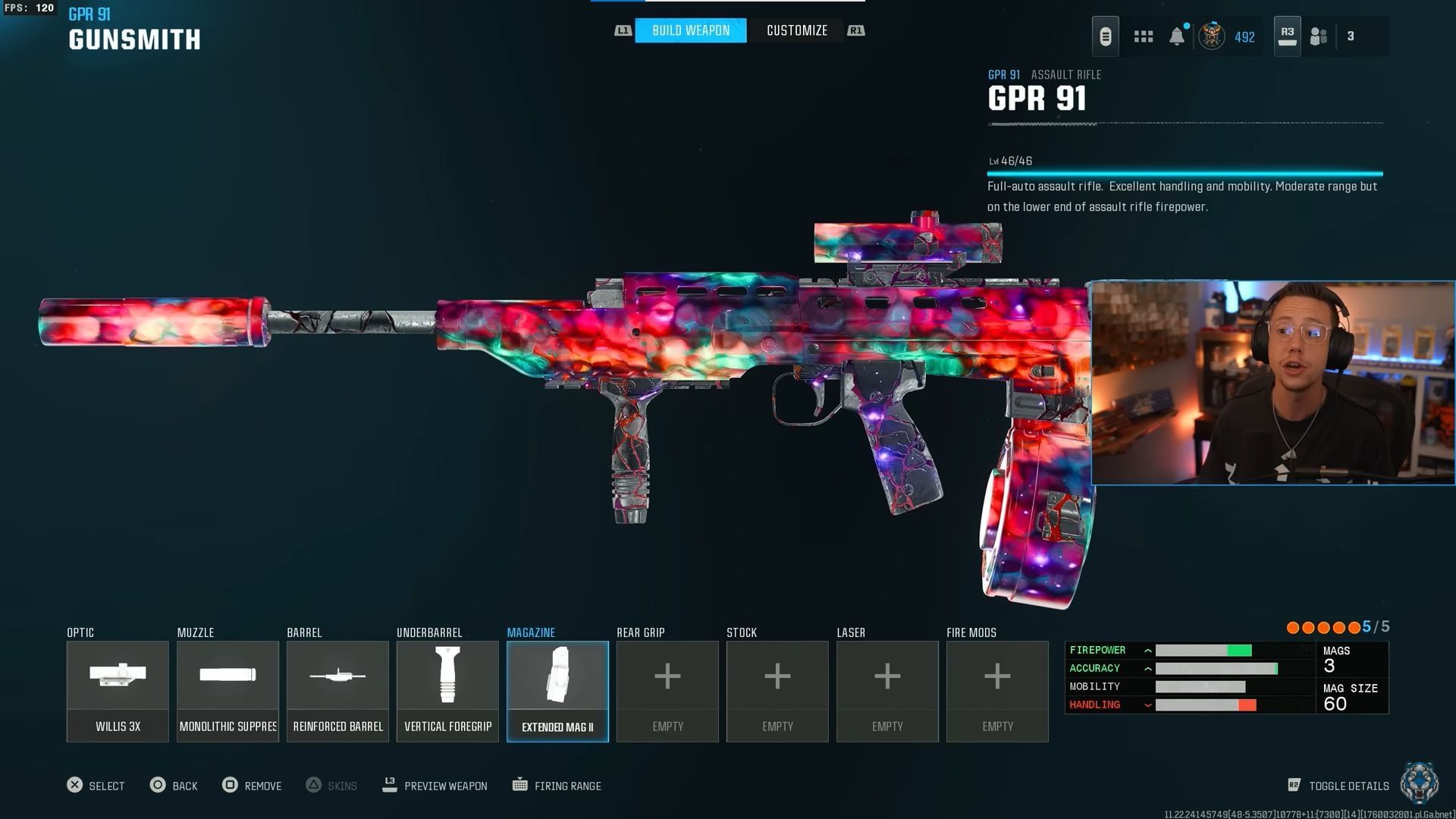The image size is (1456, 819).
Task: Choose the empty Laser slot
Action: pos(887,691)
